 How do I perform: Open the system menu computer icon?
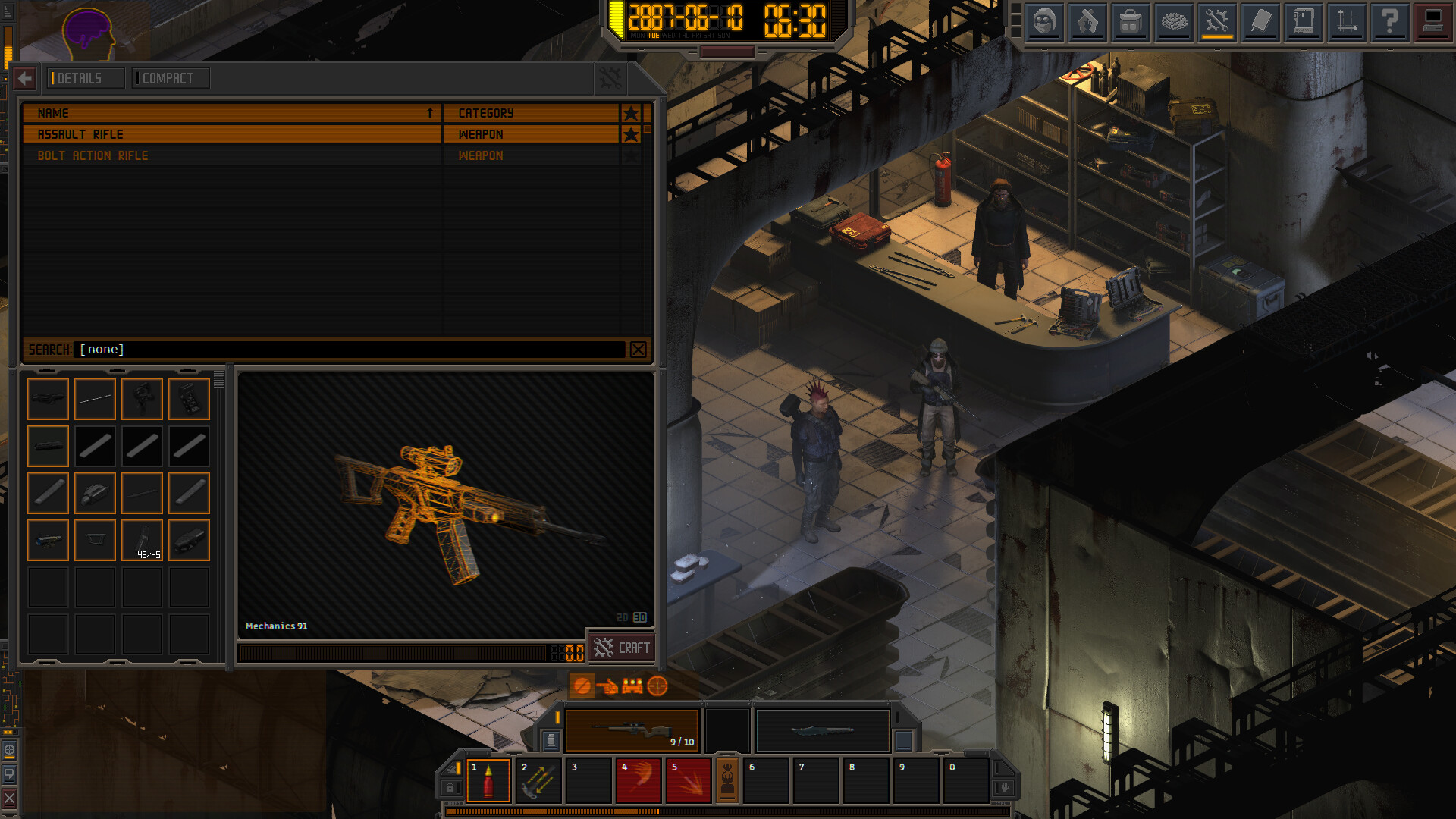(1432, 22)
